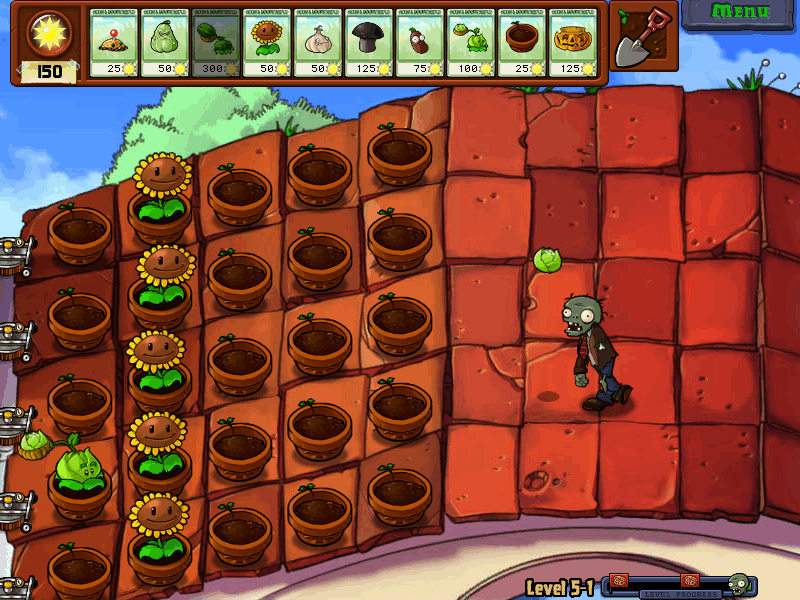
Task: Choose the Pumpkin seed packet
Action: click(x=573, y=44)
